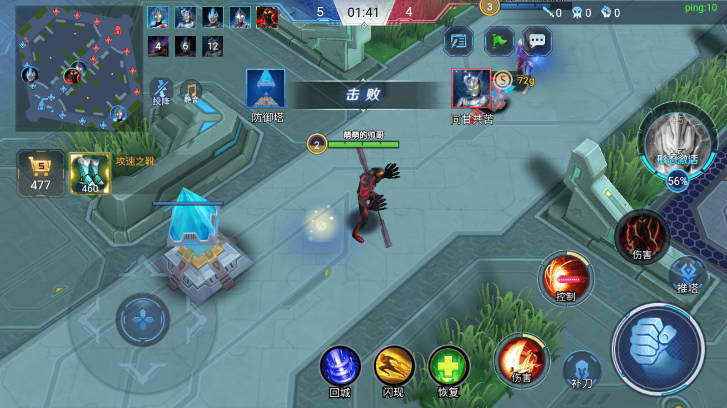
Task: Use the recall (回城) spell
Action: (x=340, y=365)
